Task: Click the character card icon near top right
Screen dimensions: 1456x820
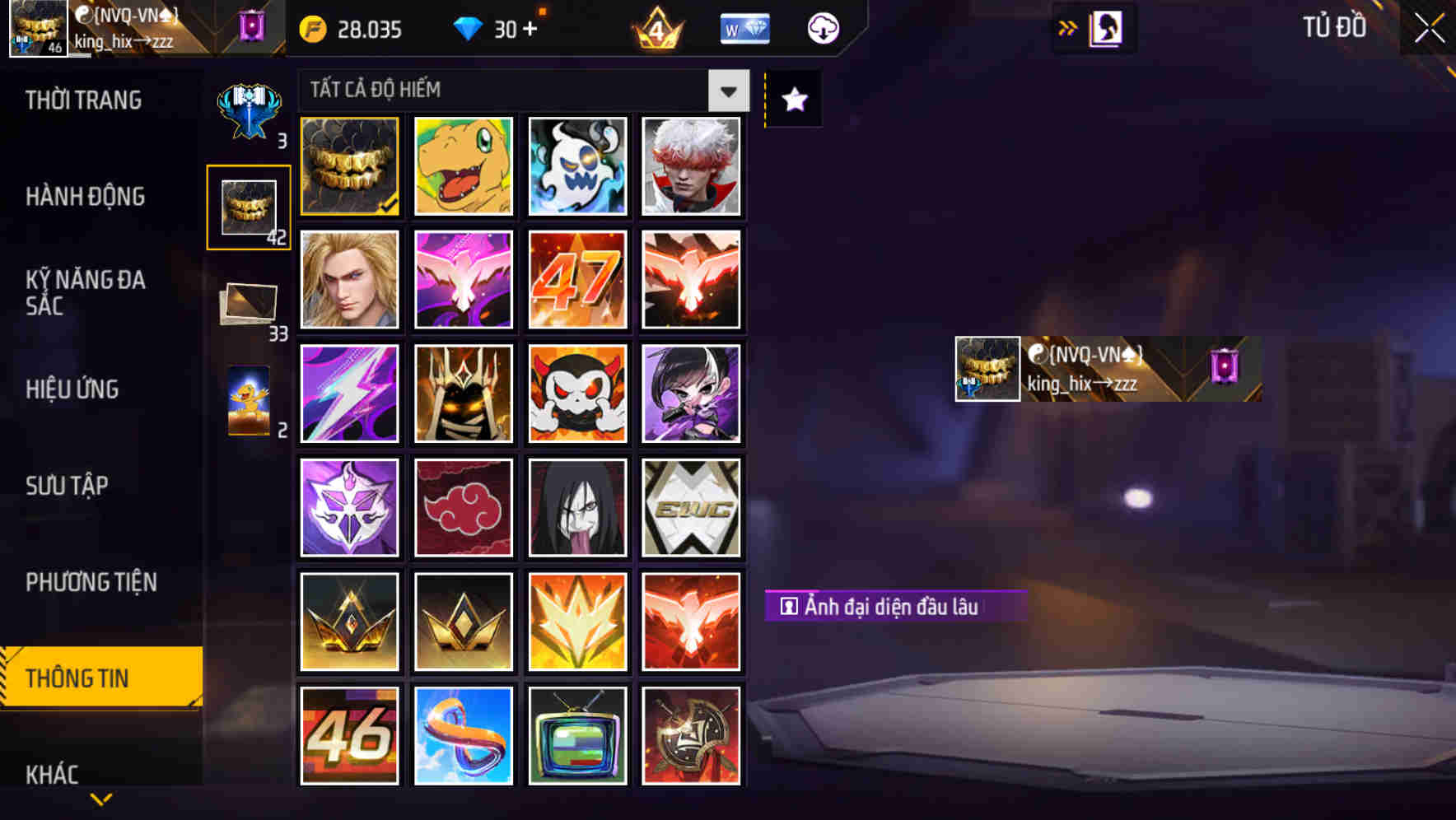Action: coord(1106,27)
